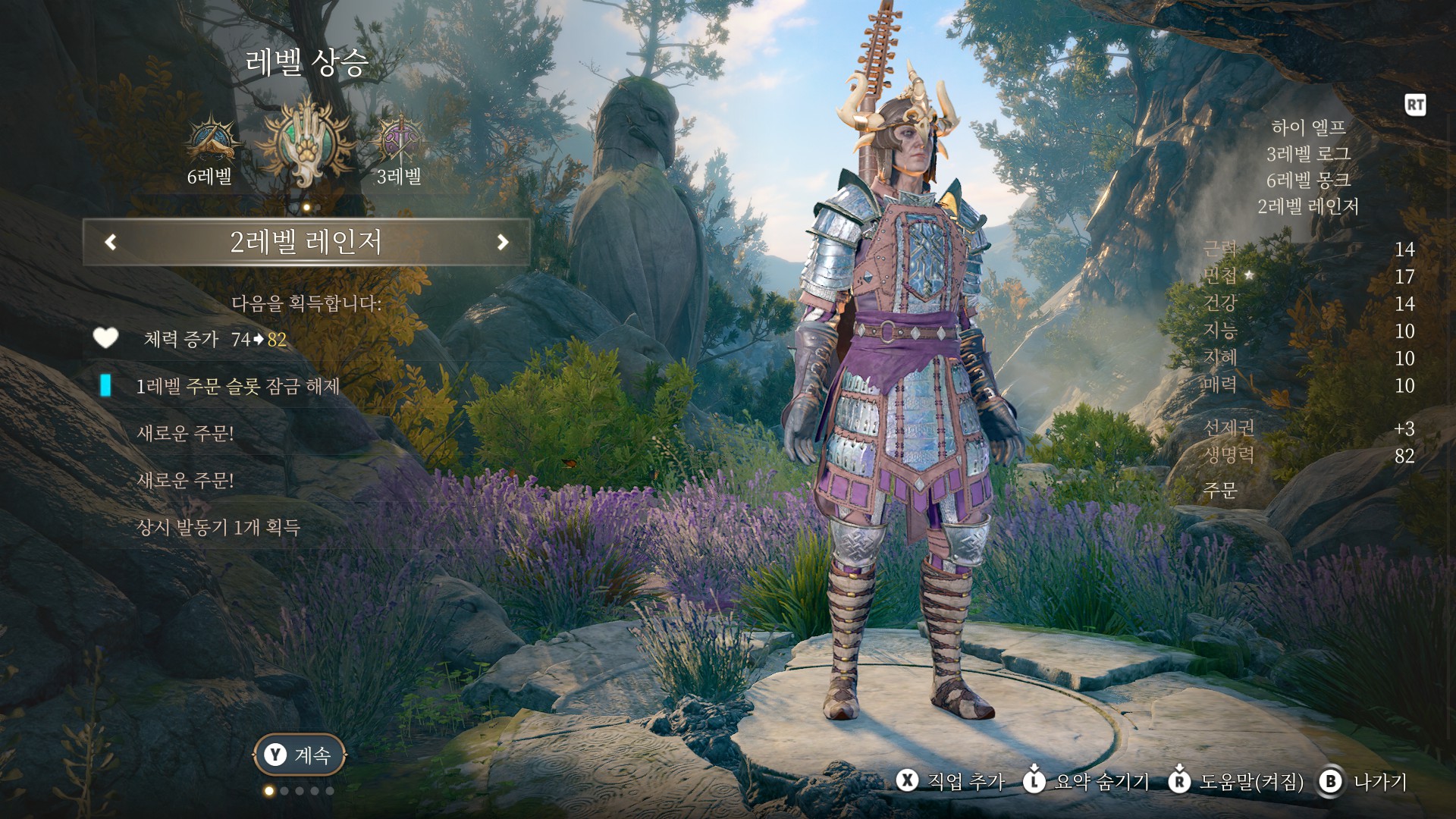
Task: Open the 상시 발동기 1개 획득 entry
Action: (218, 527)
